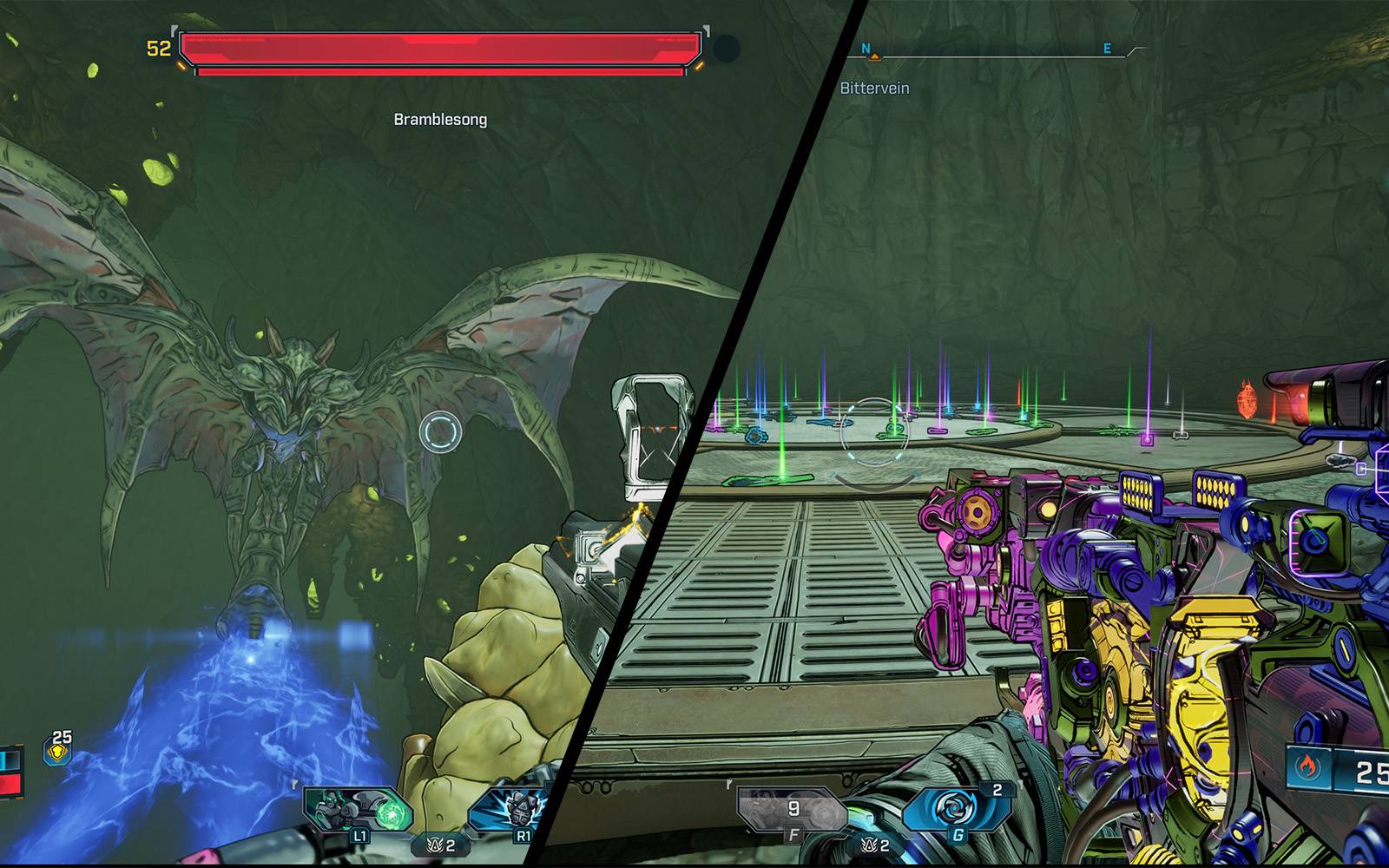Click the fire element weapon icon

pyautogui.click(x=1307, y=767)
